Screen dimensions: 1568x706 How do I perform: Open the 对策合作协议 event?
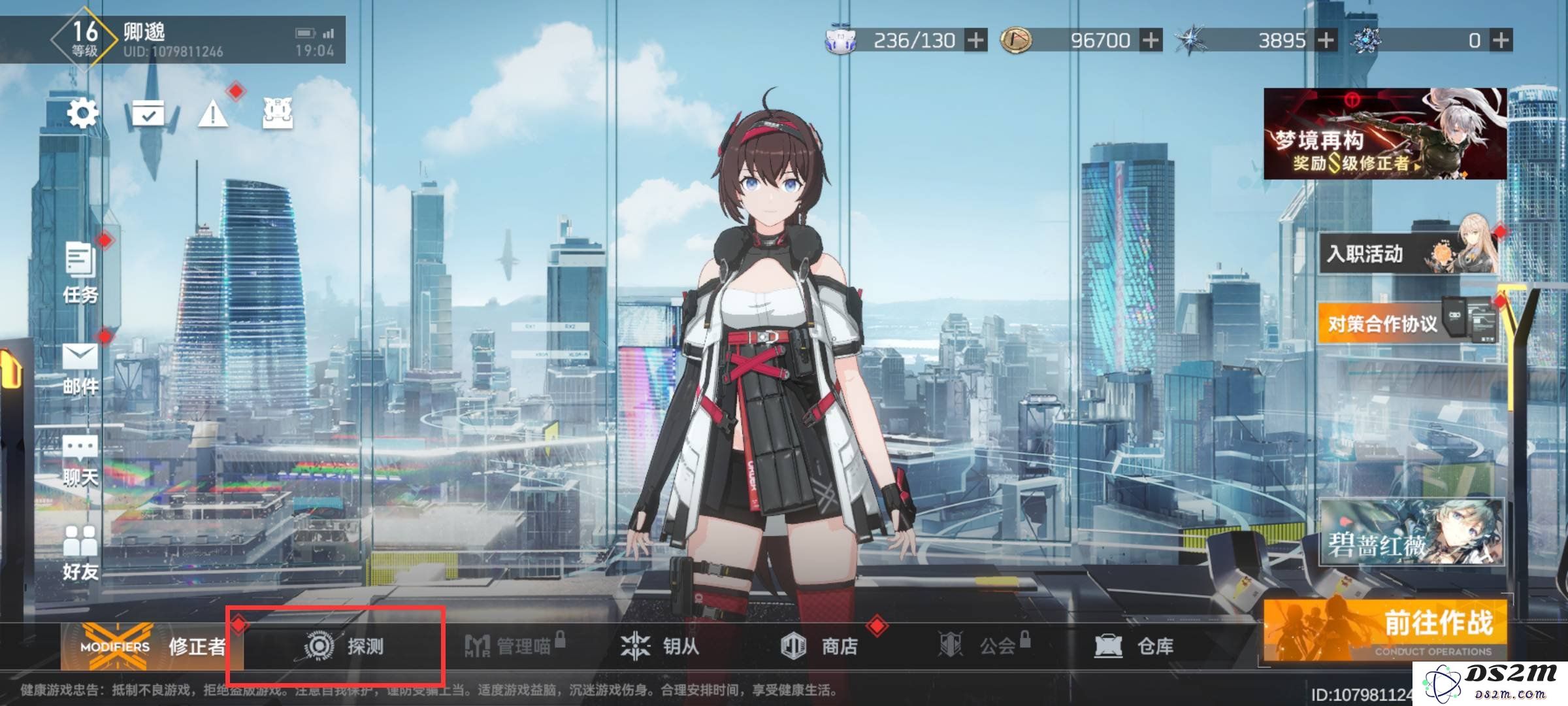1405,322
